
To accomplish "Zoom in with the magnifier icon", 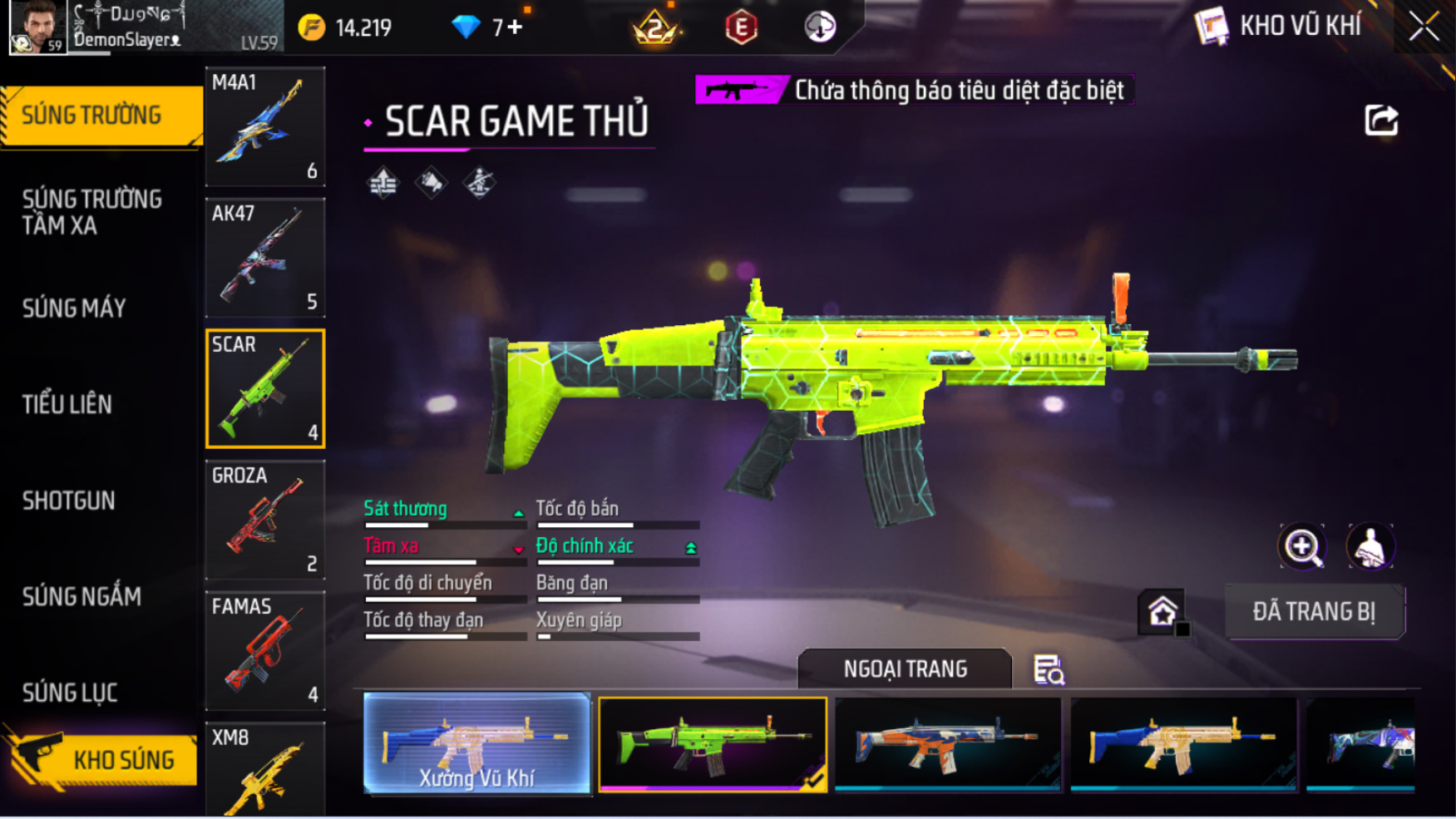I will 1302,546.
